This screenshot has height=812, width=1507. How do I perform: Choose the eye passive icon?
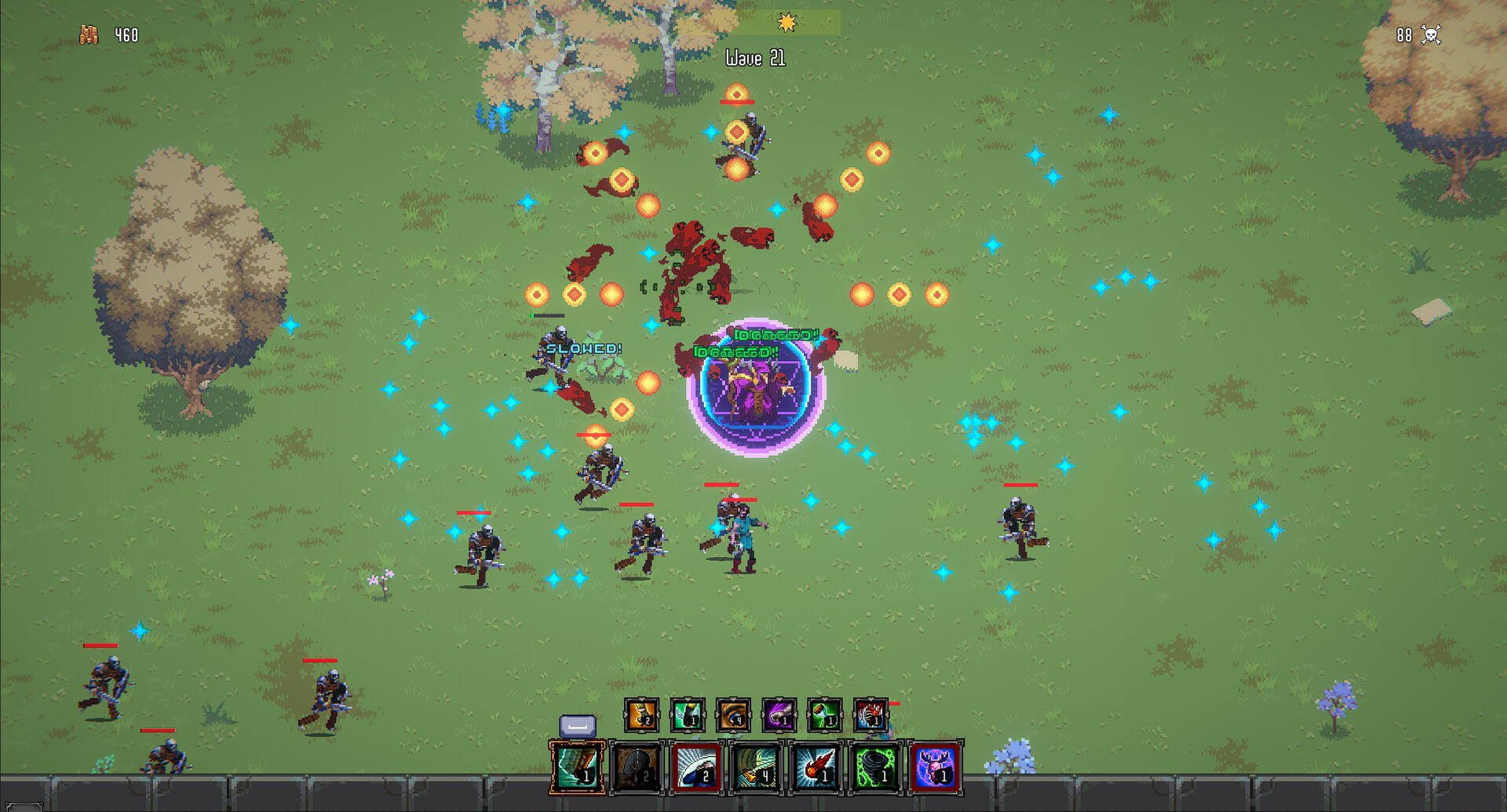(x=733, y=715)
